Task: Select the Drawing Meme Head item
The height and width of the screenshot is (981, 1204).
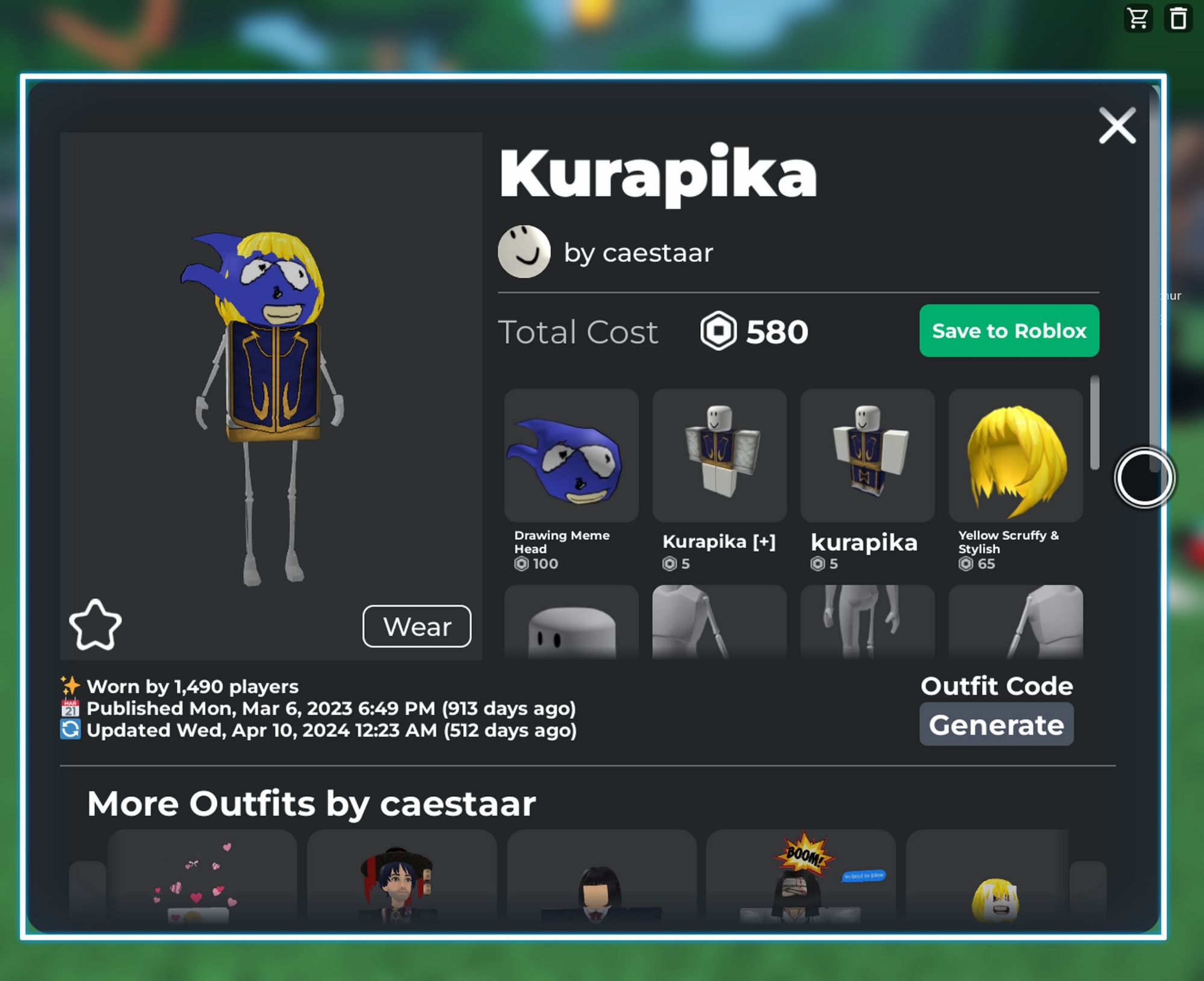Action: [x=571, y=456]
